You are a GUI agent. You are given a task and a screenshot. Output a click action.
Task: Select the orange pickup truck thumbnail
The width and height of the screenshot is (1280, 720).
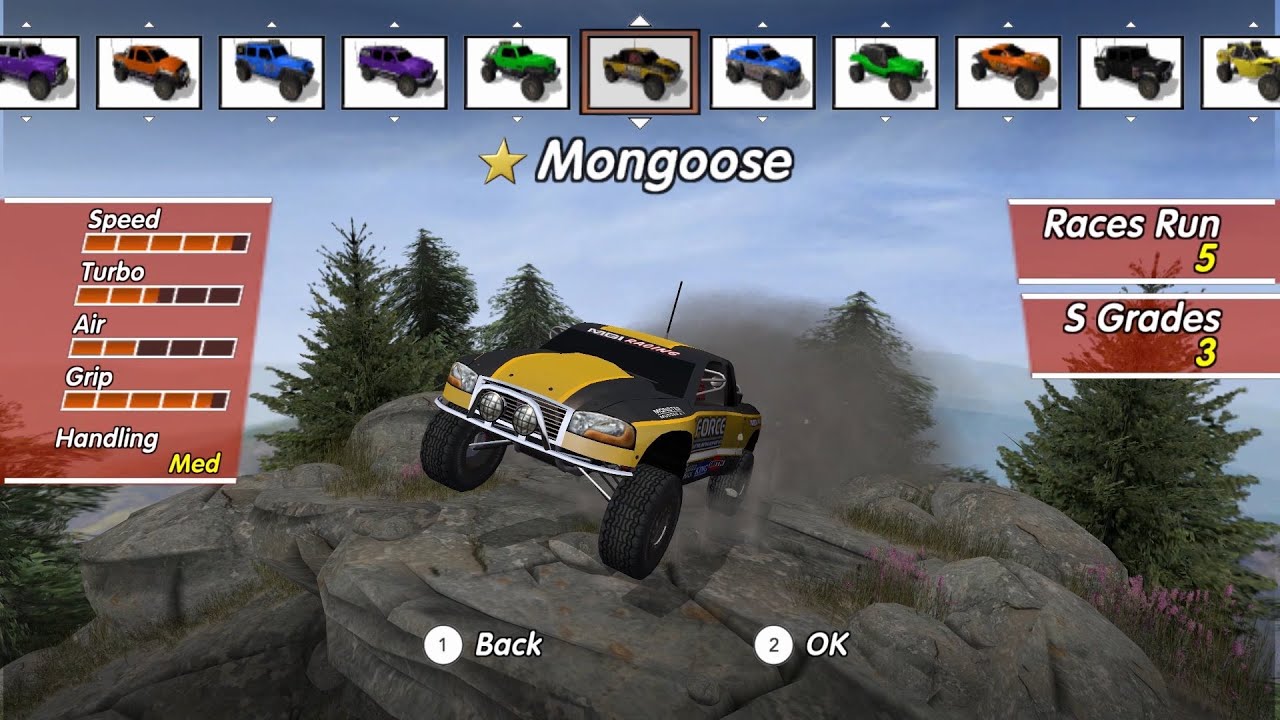coord(149,72)
